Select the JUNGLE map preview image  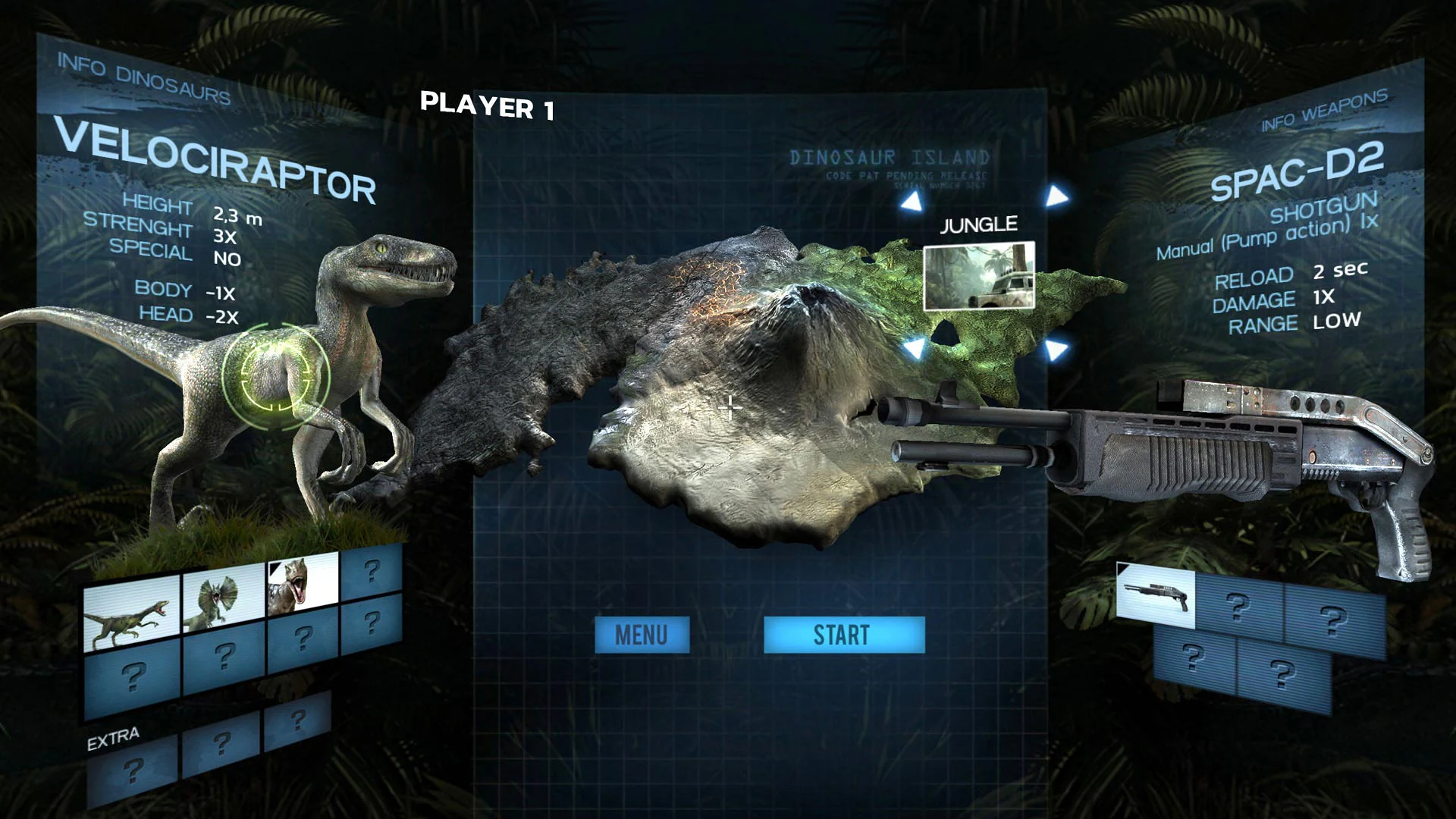[x=978, y=277]
